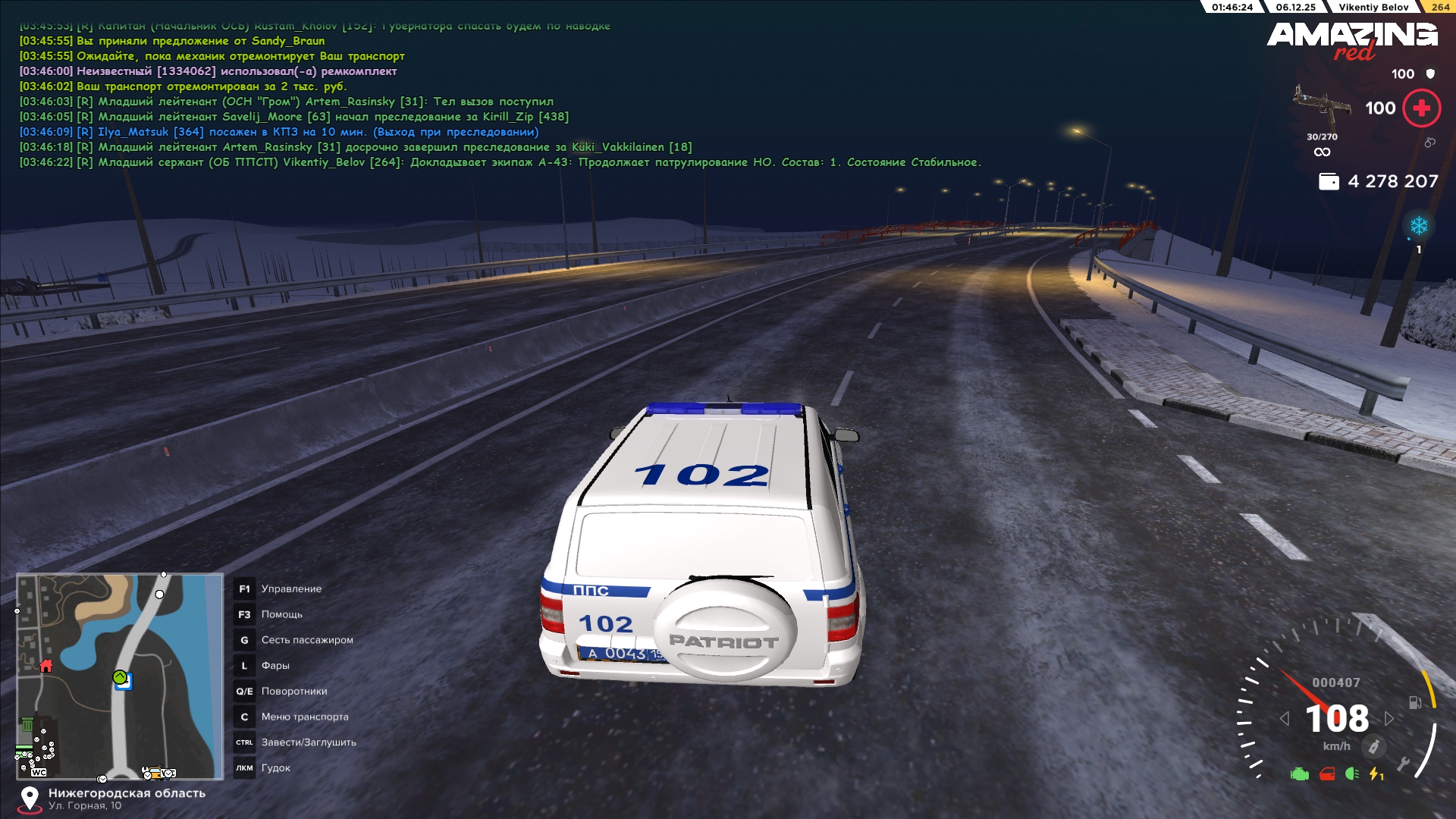
Task: Click the green trash bin map marker
Action: click(x=27, y=725)
